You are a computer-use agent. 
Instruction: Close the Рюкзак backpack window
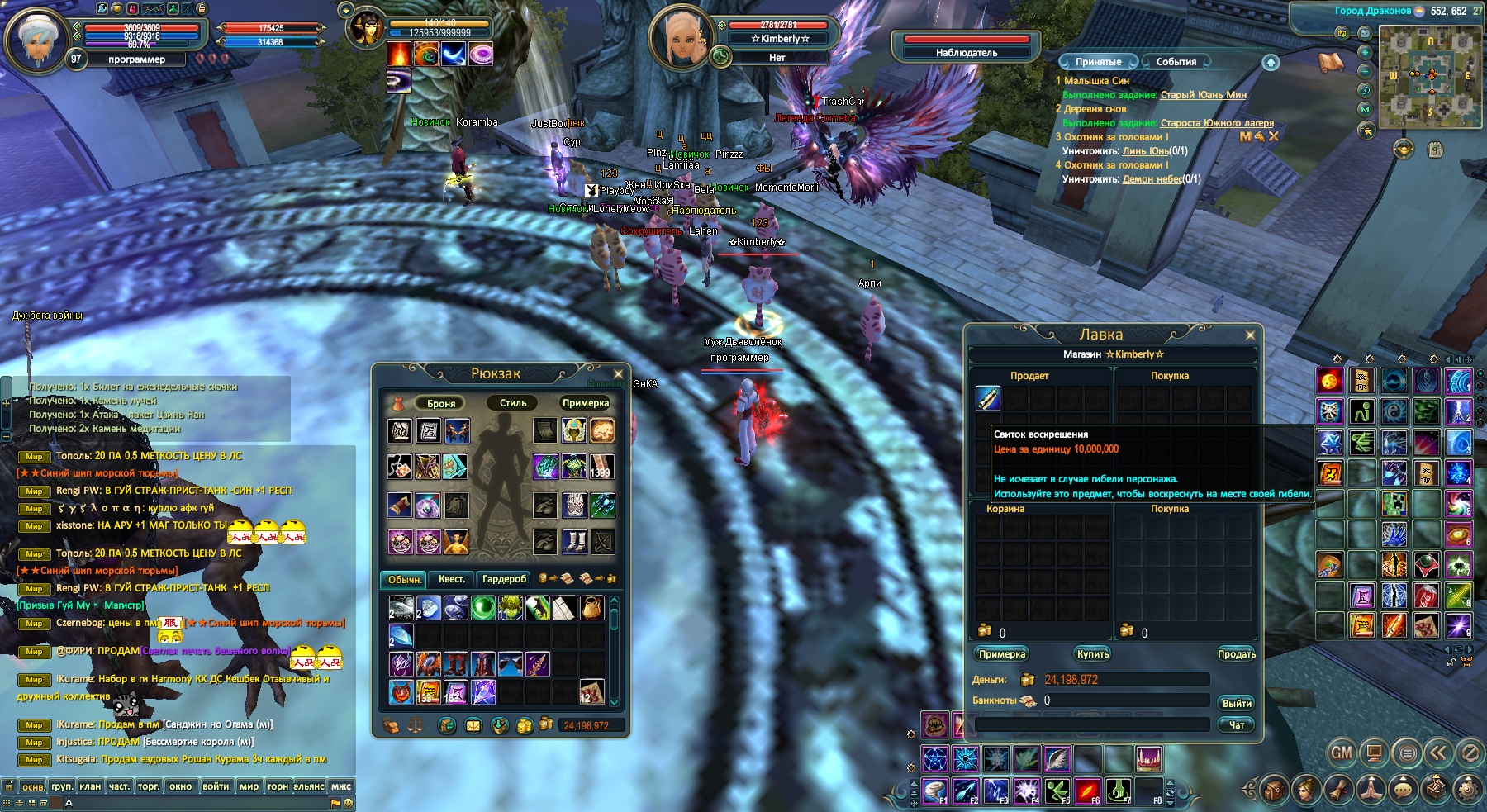618,373
